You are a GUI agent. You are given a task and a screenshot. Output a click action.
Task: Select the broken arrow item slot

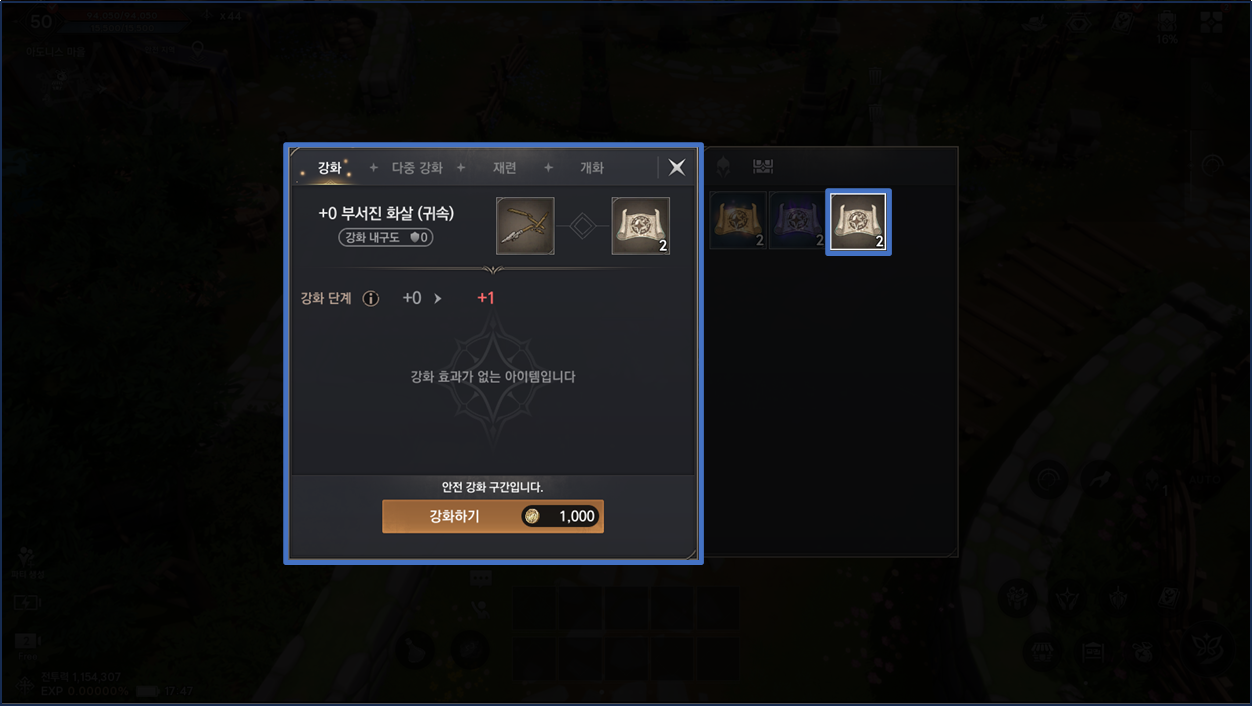525,226
